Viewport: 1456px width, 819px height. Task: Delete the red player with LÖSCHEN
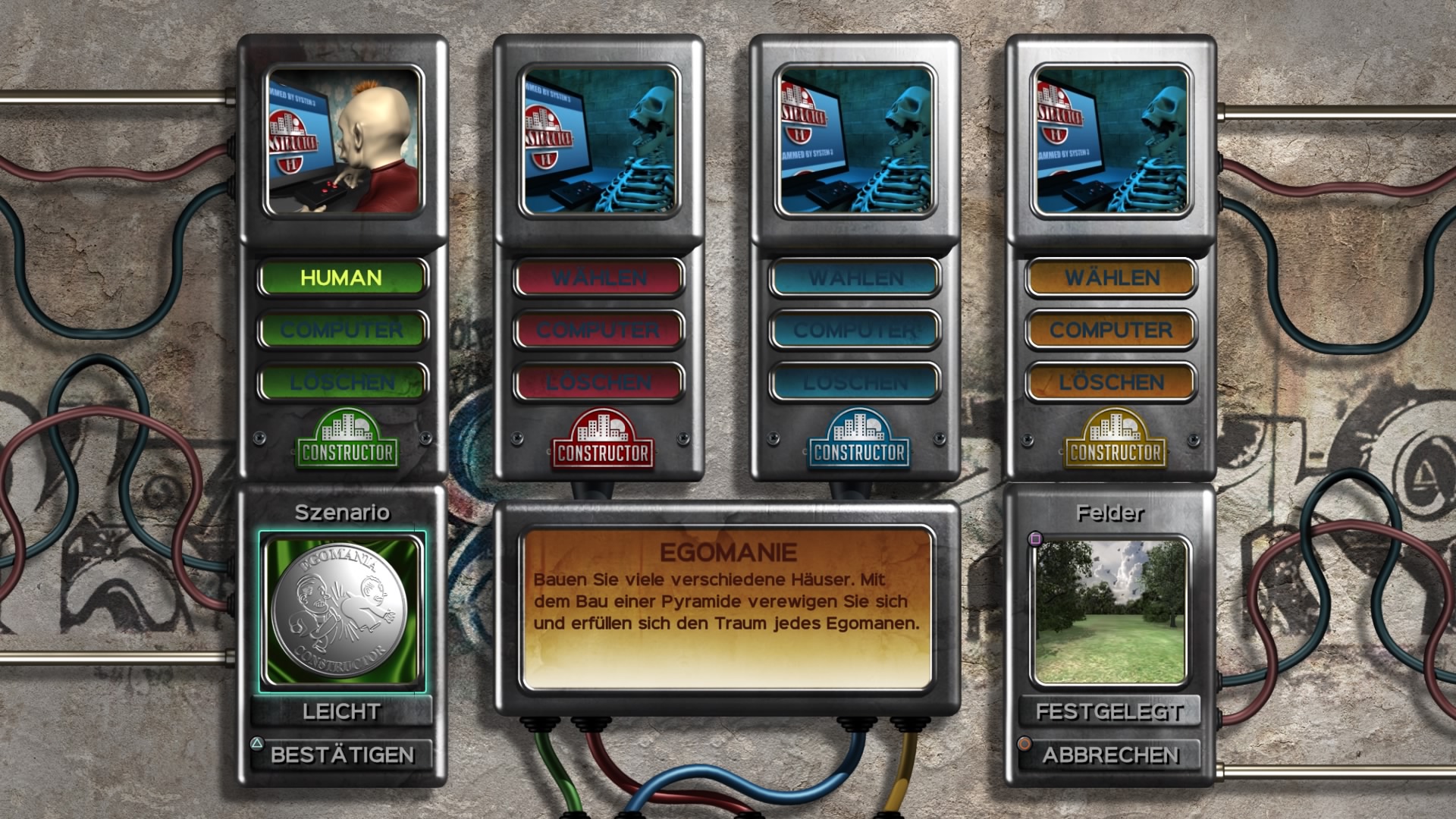[x=599, y=382]
